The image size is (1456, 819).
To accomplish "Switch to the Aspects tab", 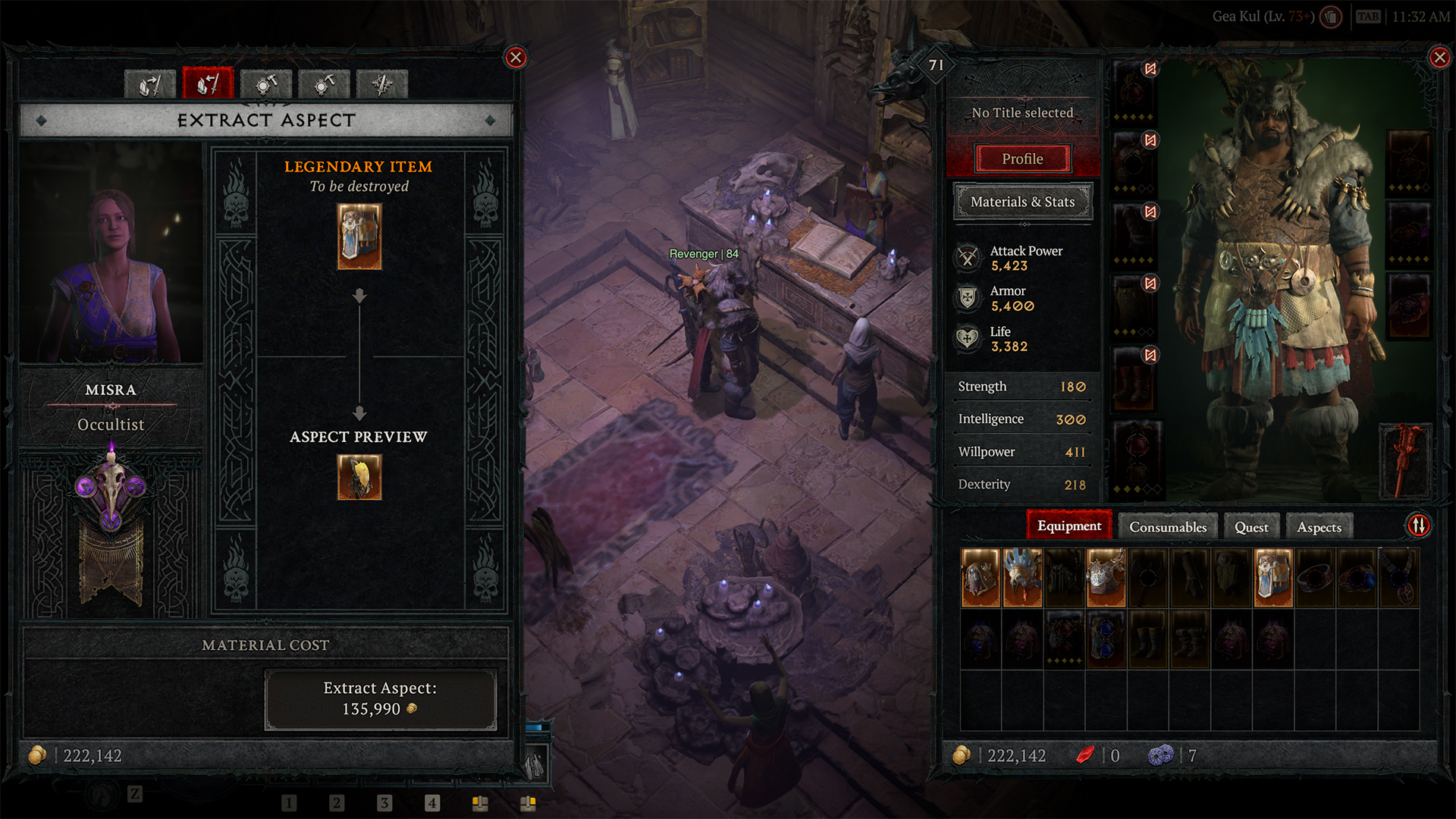I will pyautogui.click(x=1319, y=527).
